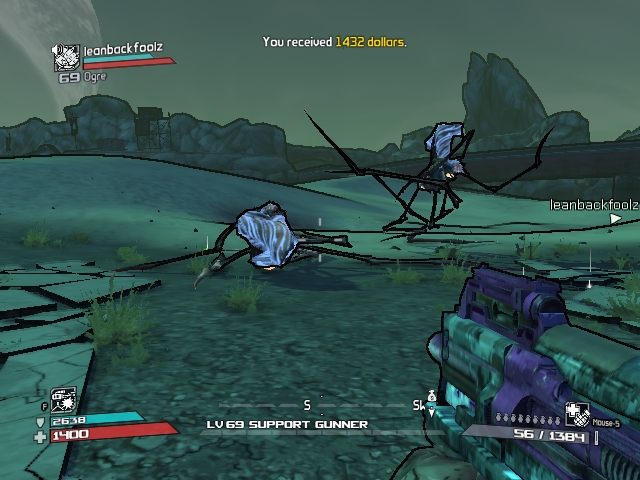This screenshot has height=480, width=640.
Task: Activate the action skill icon above shield bar
Action: tap(62, 400)
